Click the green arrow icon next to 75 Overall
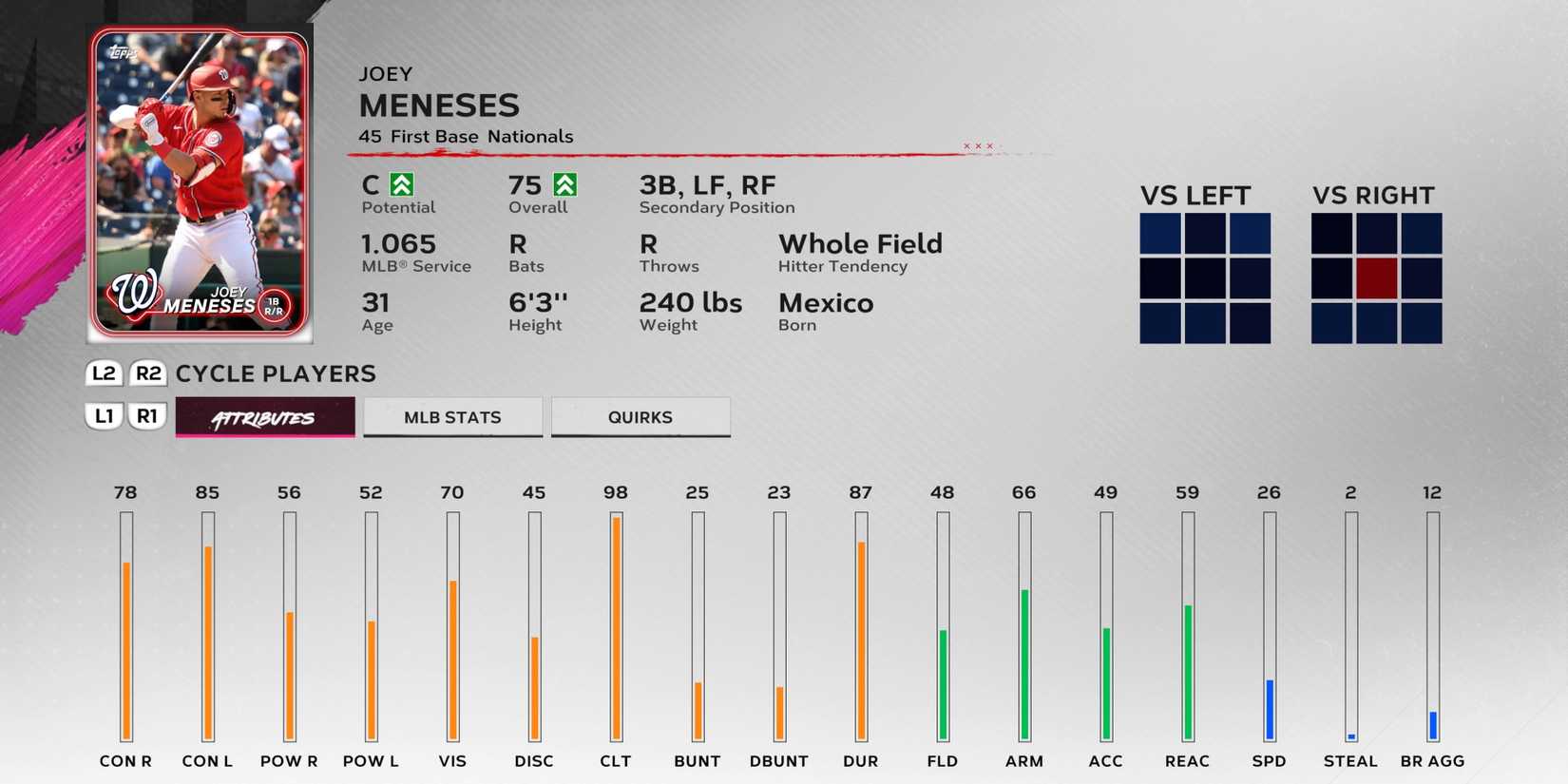This screenshot has width=1568, height=784. [x=569, y=183]
